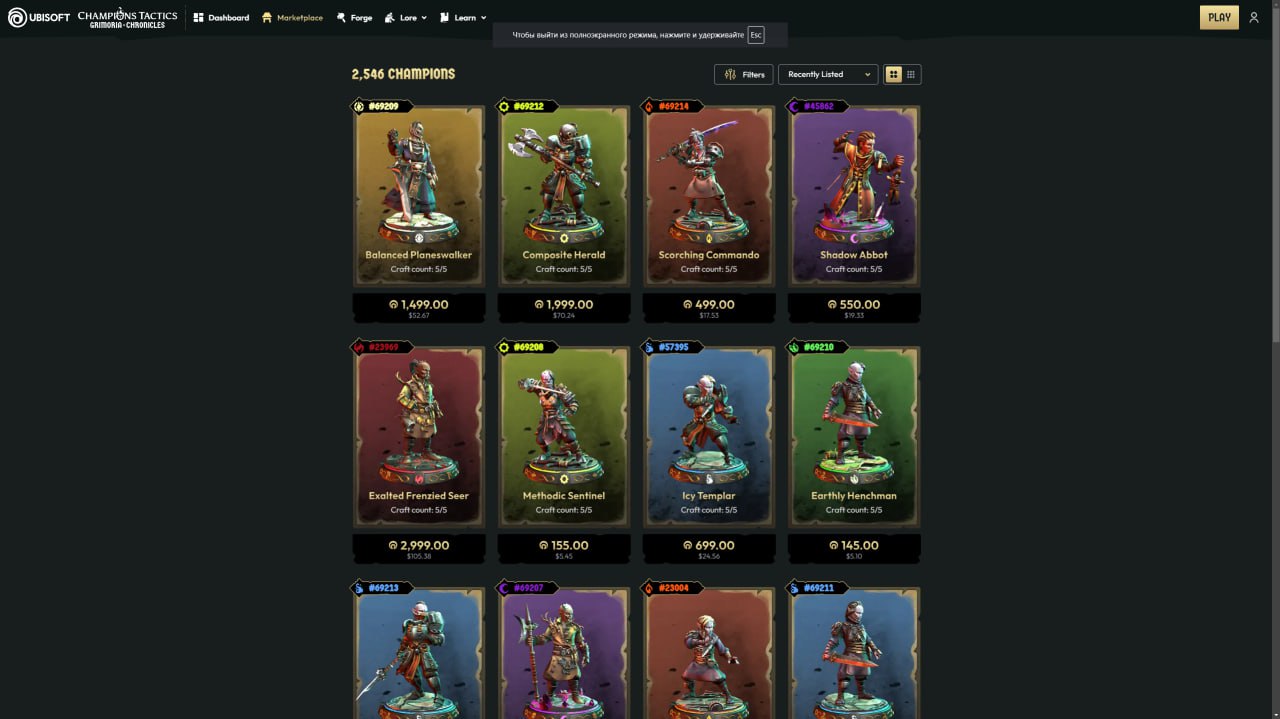View the Methodic Sentinel champion card
This screenshot has height=719, width=1280.
564,436
